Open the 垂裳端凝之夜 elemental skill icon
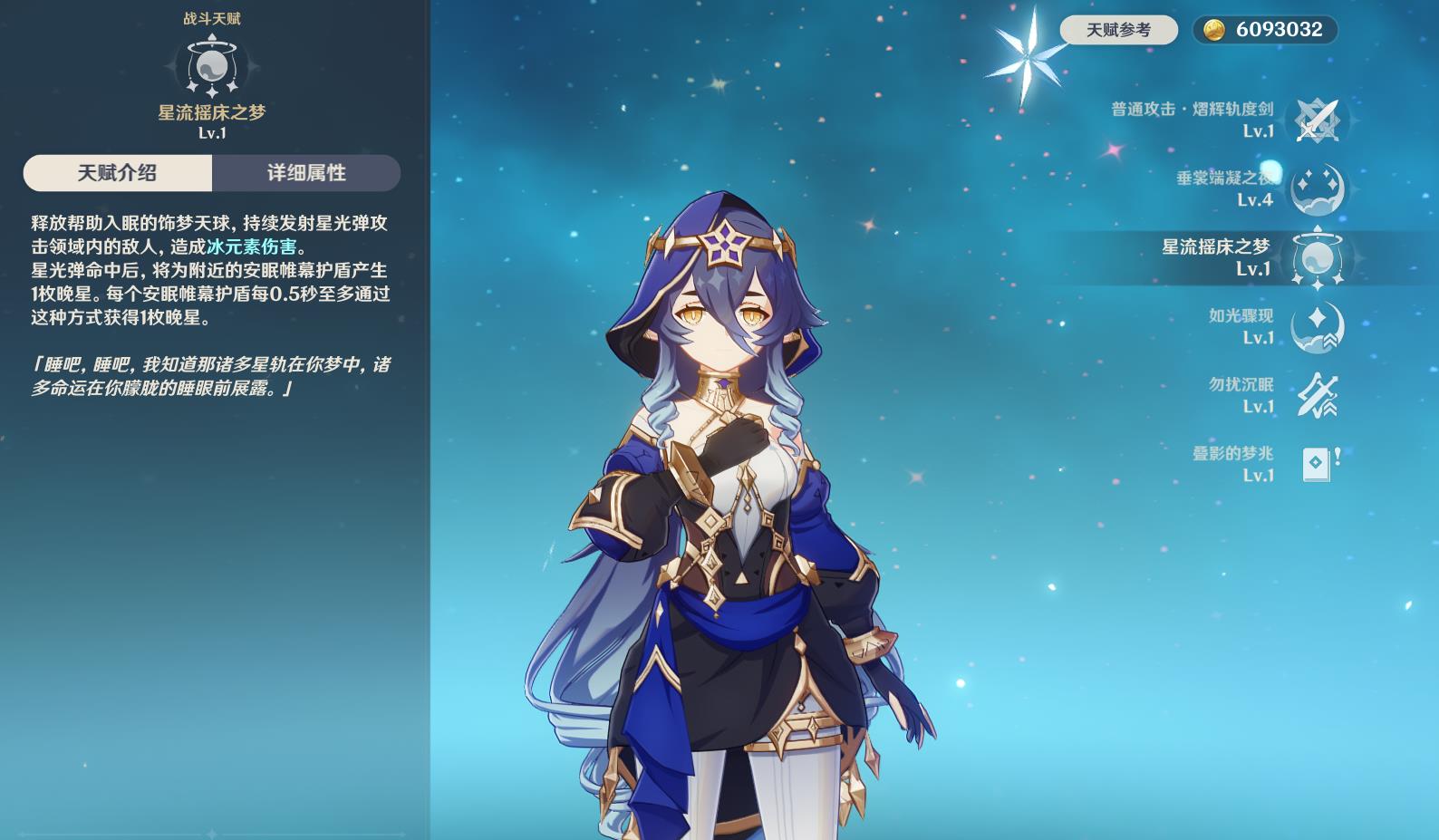Screen dimensions: 1439x840 point(1319,188)
